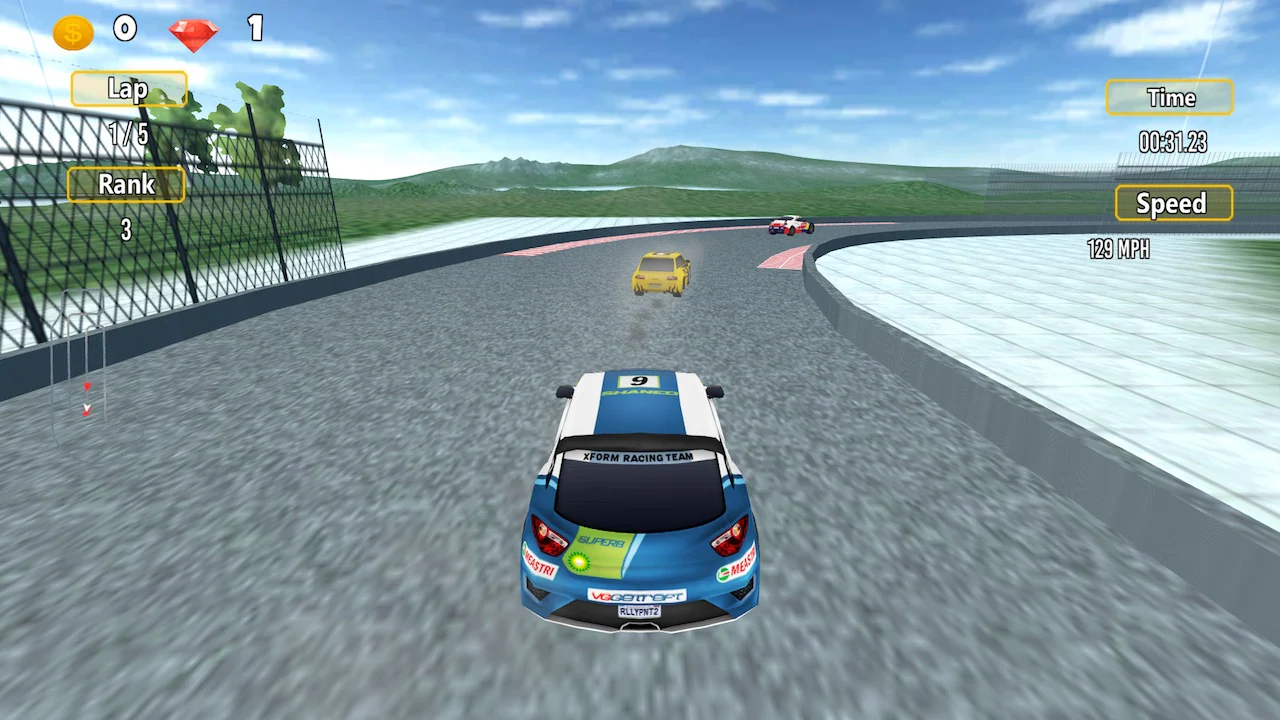Select the red gem icon
Viewport: 1280px width, 720px height.
(x=193, y=31)
